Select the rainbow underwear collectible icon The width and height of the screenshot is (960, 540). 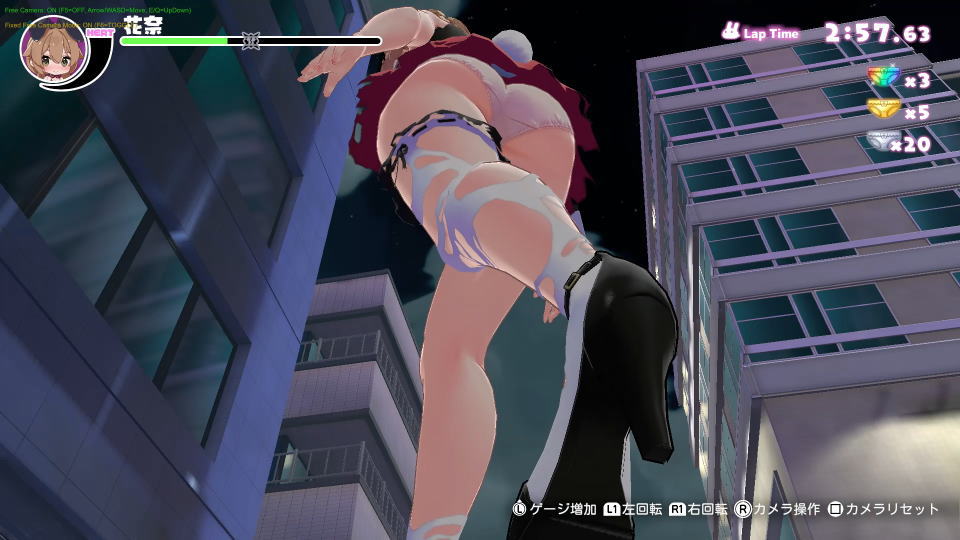tap(882, 78)
